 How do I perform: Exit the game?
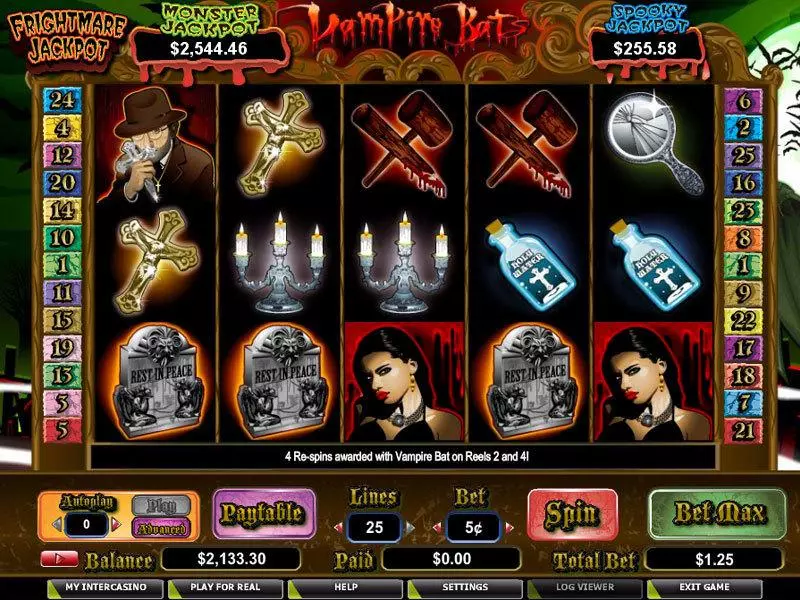pos(706,587)
